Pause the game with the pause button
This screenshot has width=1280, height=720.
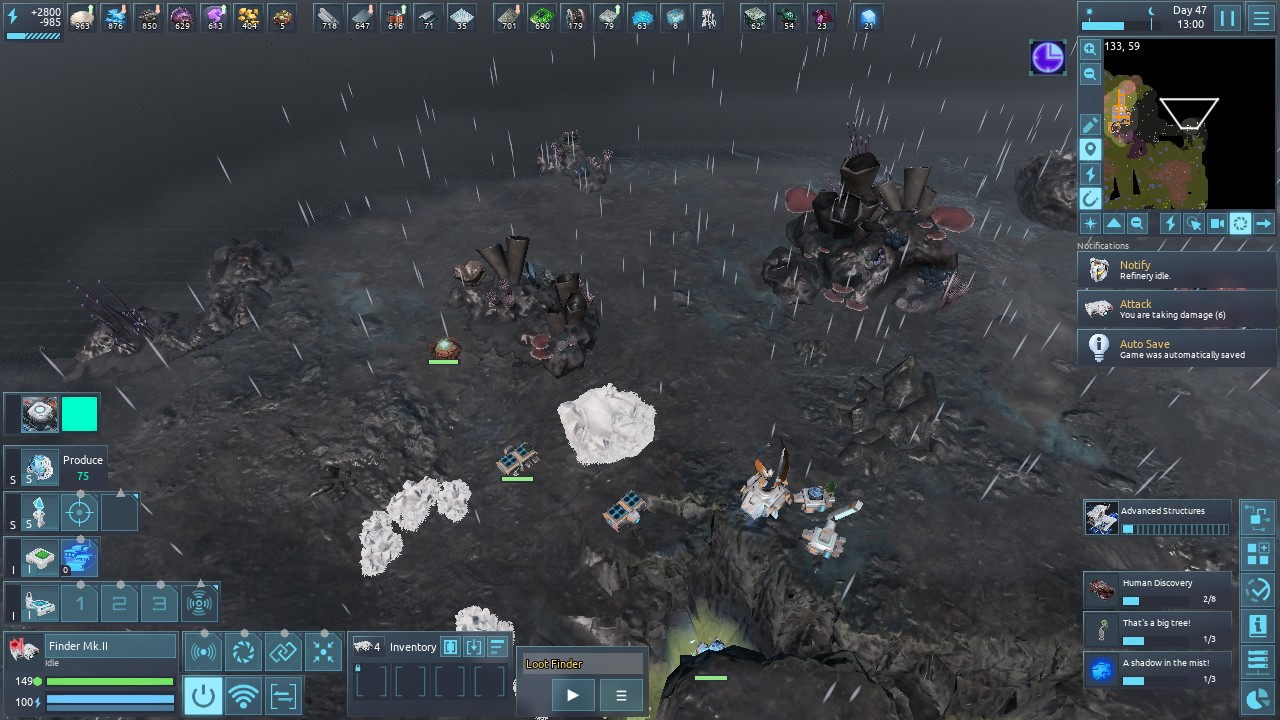pyautogui.click(x=1227, y=18)
